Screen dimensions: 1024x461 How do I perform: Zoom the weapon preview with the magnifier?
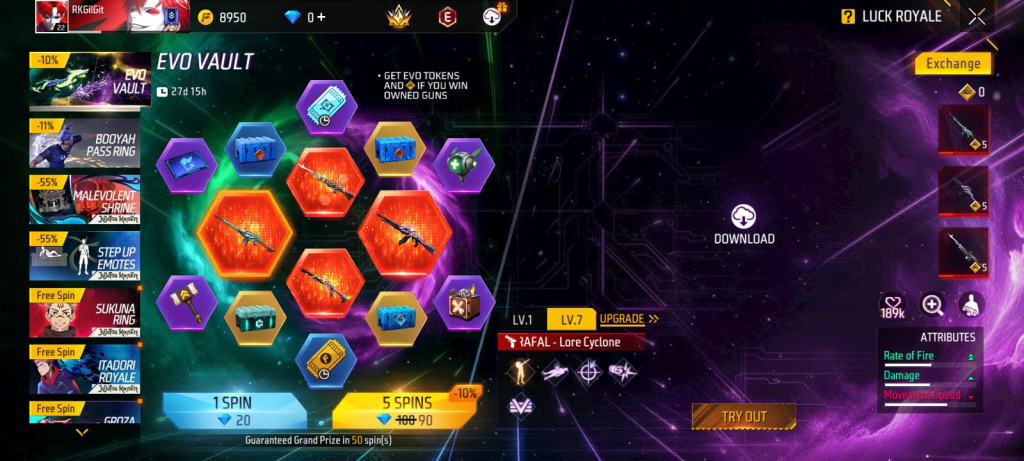click(x=932, y=305)
